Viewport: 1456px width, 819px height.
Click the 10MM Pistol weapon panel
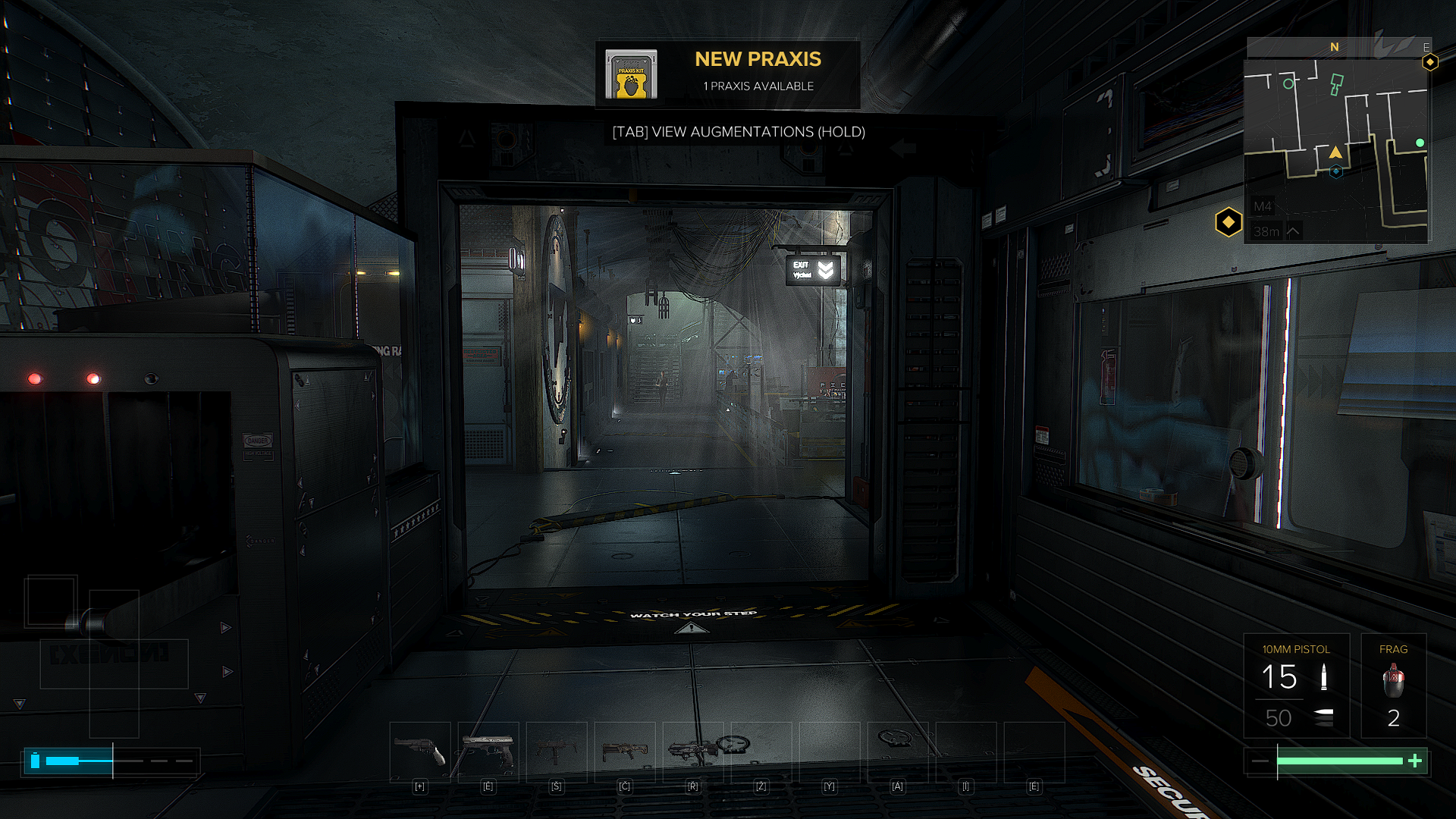[1296, 686]
